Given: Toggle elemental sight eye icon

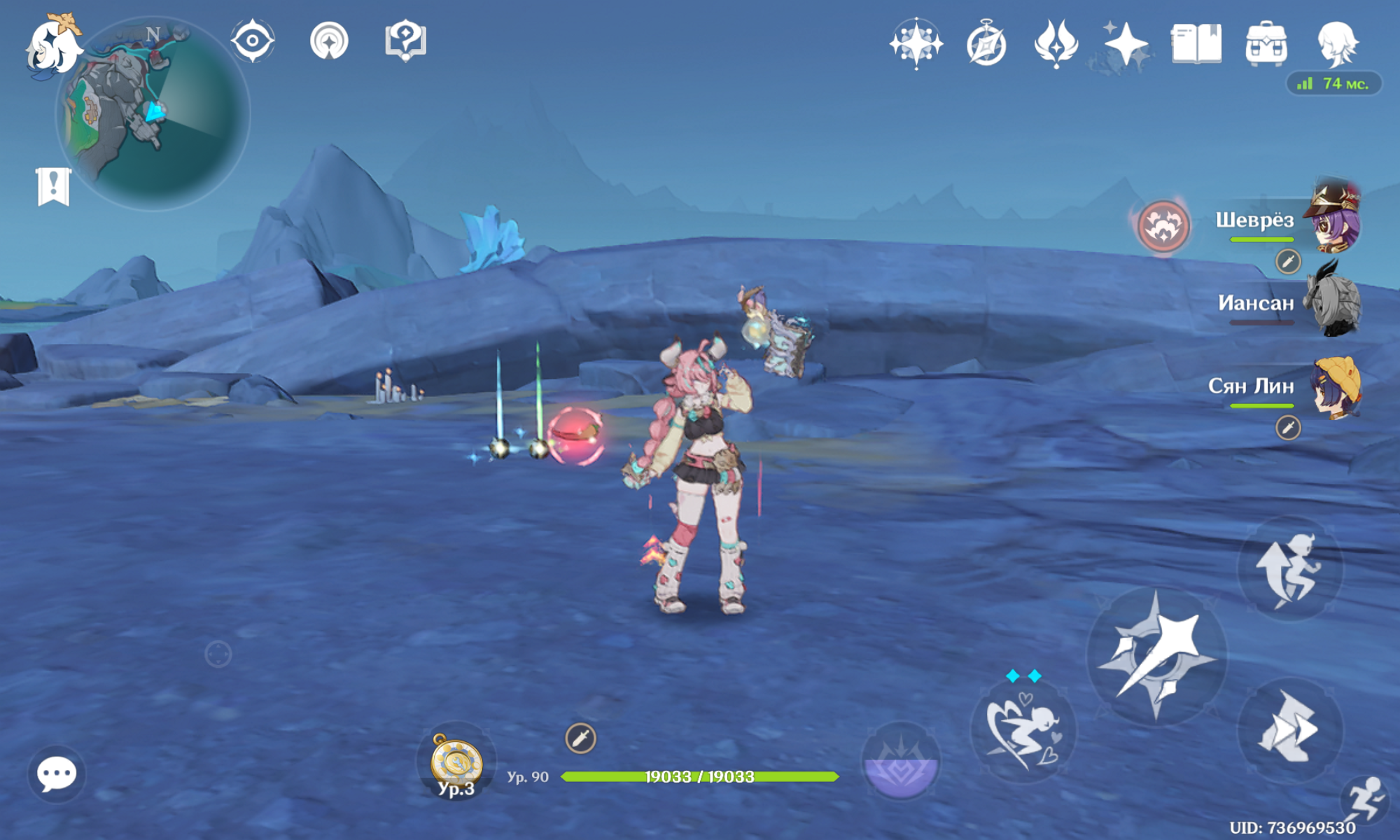Looking at the screenshot, I should [253, 41].
